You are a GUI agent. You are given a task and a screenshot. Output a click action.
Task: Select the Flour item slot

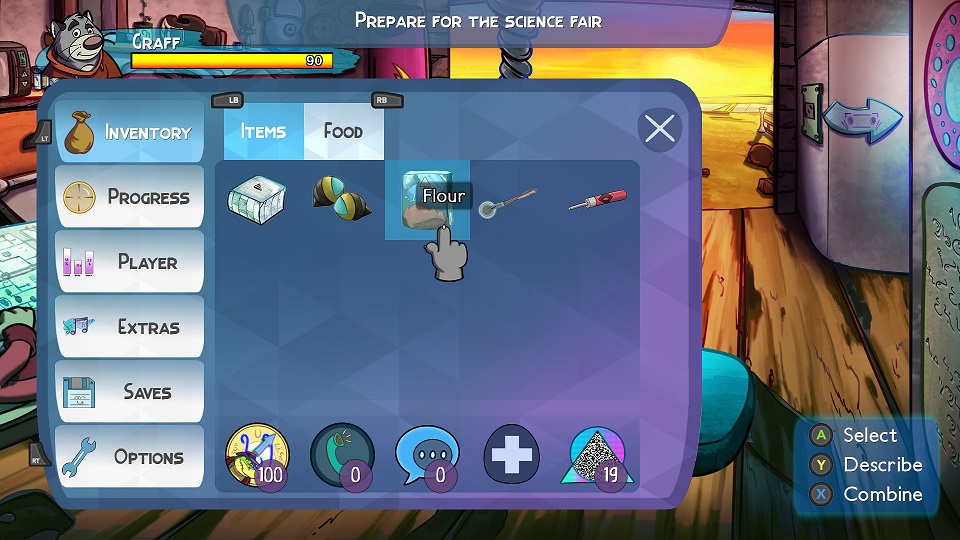point(427,200)
